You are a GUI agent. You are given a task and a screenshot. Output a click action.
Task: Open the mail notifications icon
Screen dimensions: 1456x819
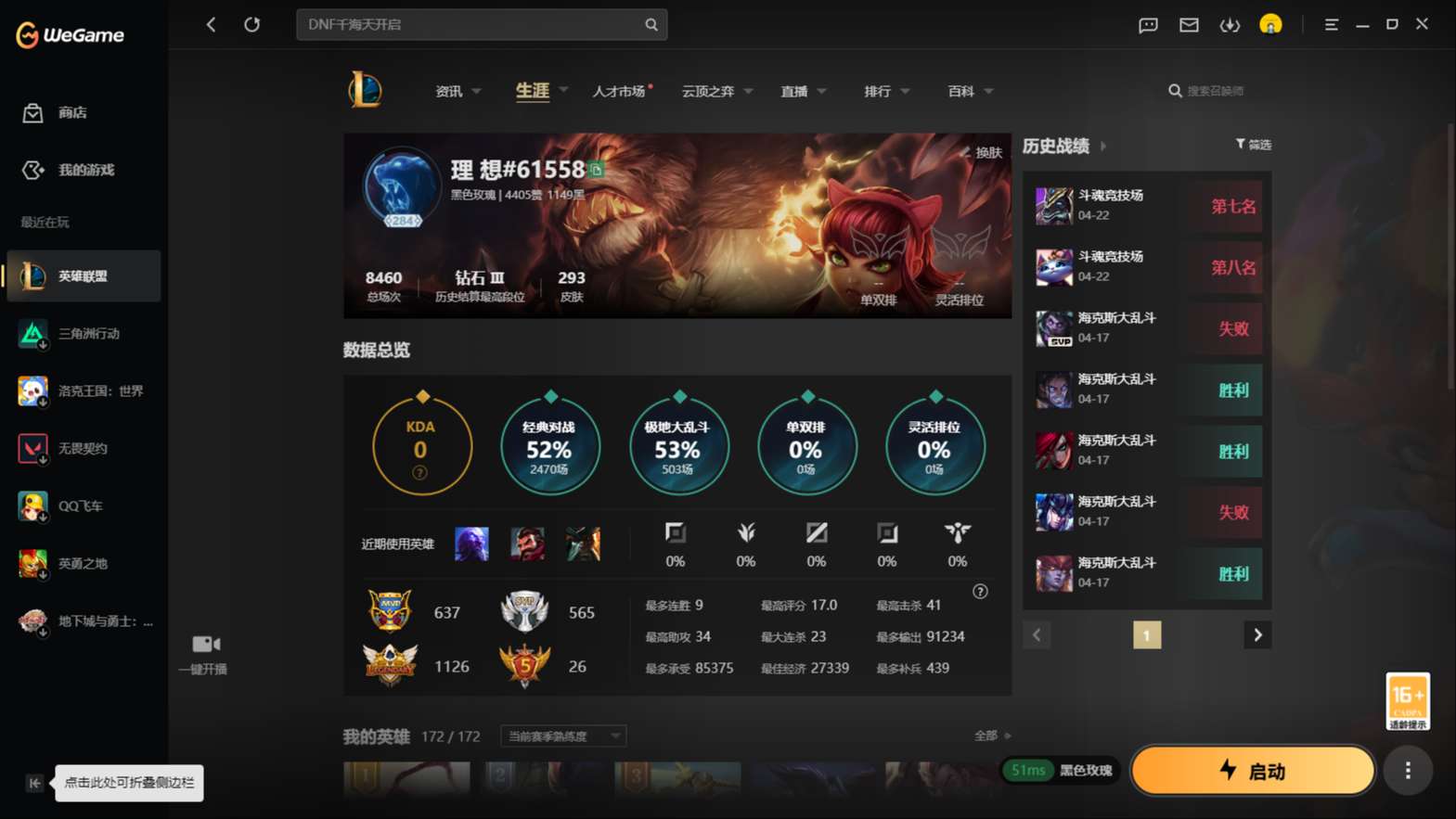tap(1189, 25)
